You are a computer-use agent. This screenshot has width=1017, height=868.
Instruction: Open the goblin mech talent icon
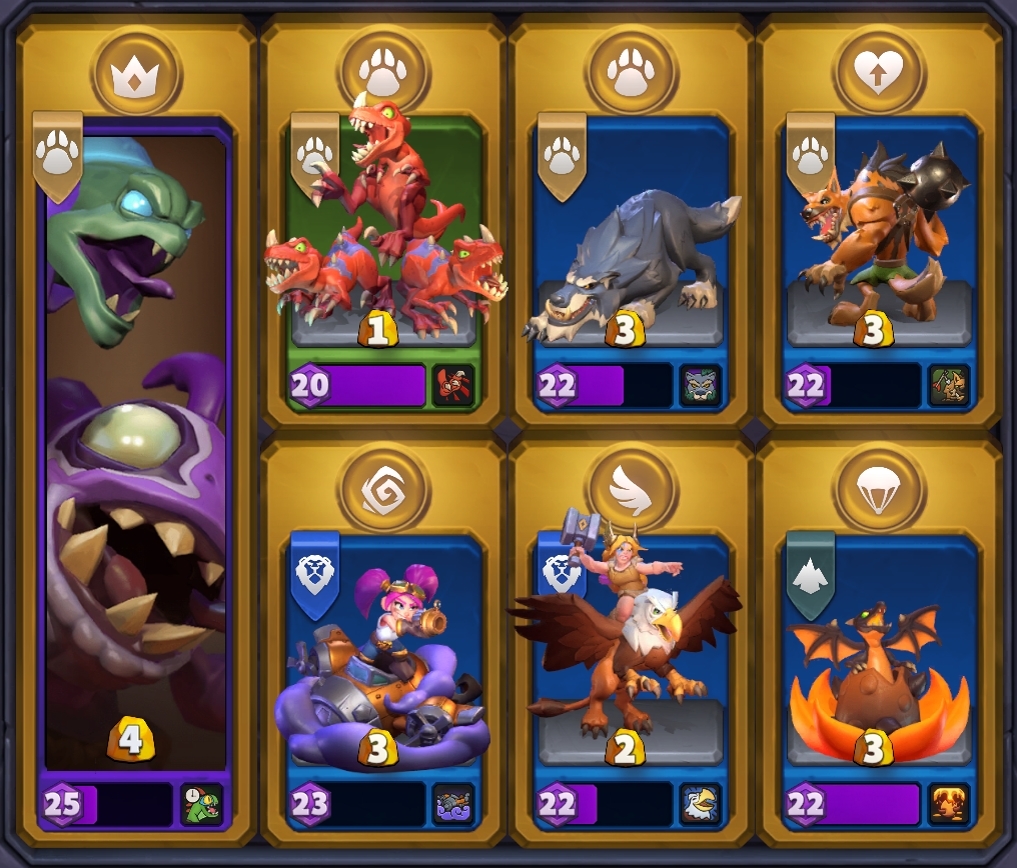(x=453, y=804)
